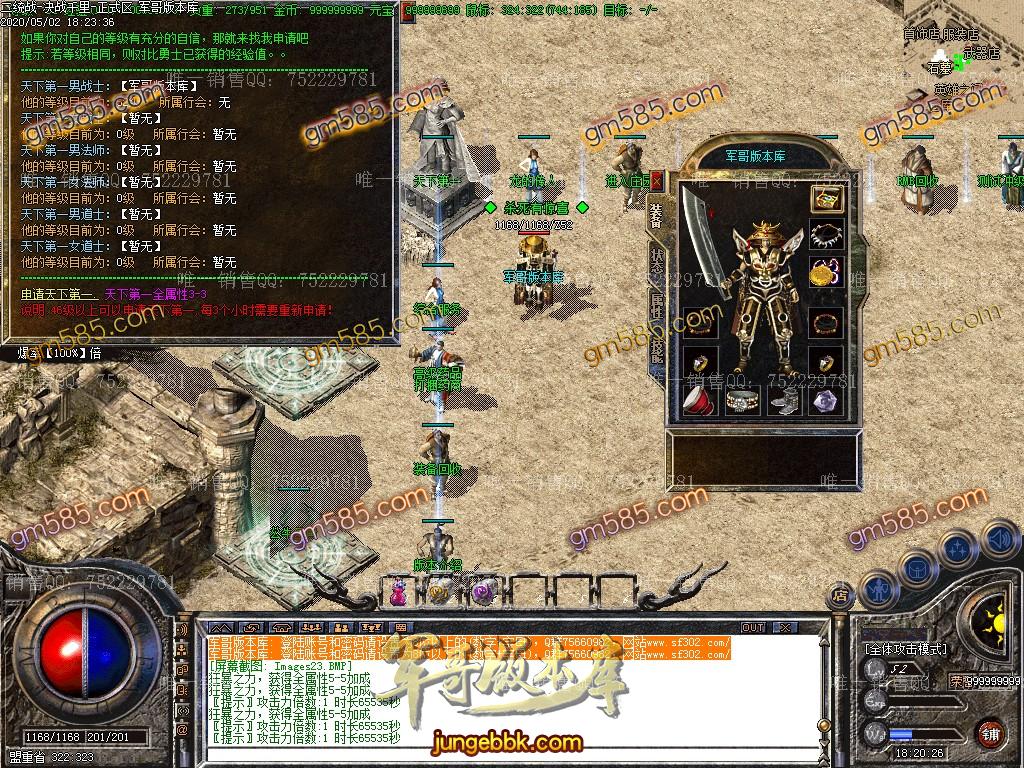
Task: Click the jeweled belt slot
Action: [741, 401]
